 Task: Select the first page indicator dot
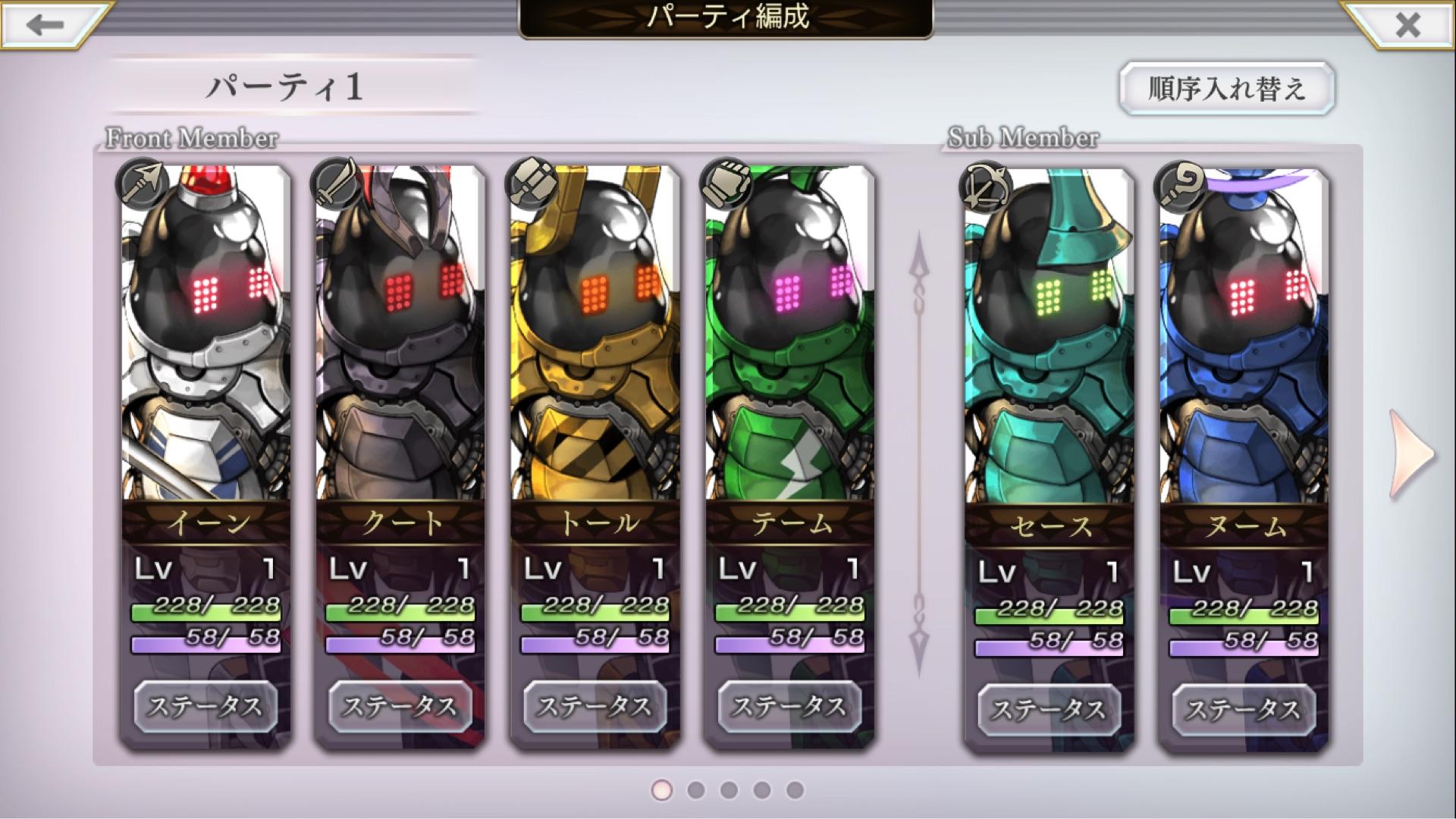pos(661,792)
